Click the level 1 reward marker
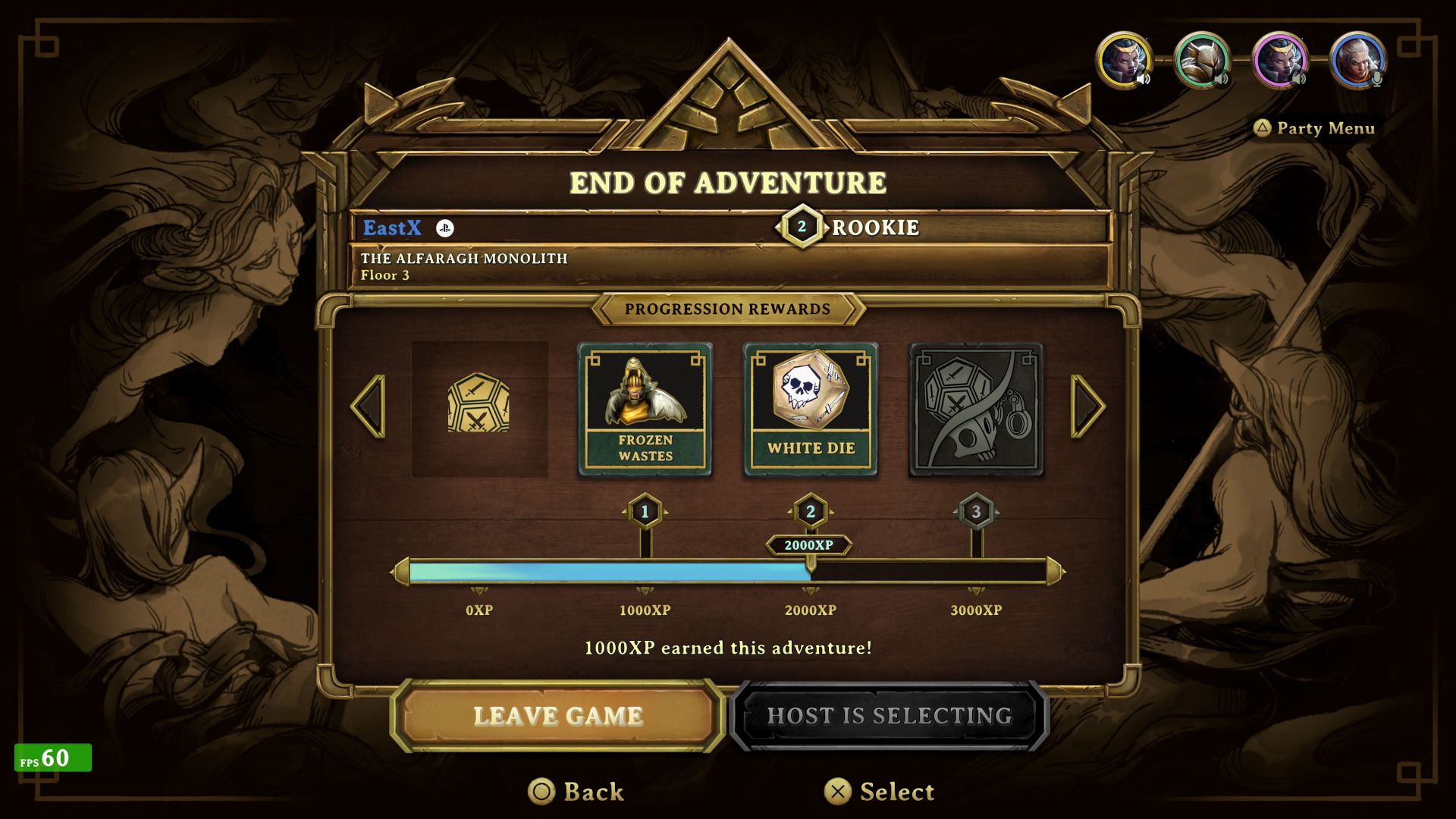The width and height of the screenshot is (1456, 819). pyautogui.click(x=645, y=512)
